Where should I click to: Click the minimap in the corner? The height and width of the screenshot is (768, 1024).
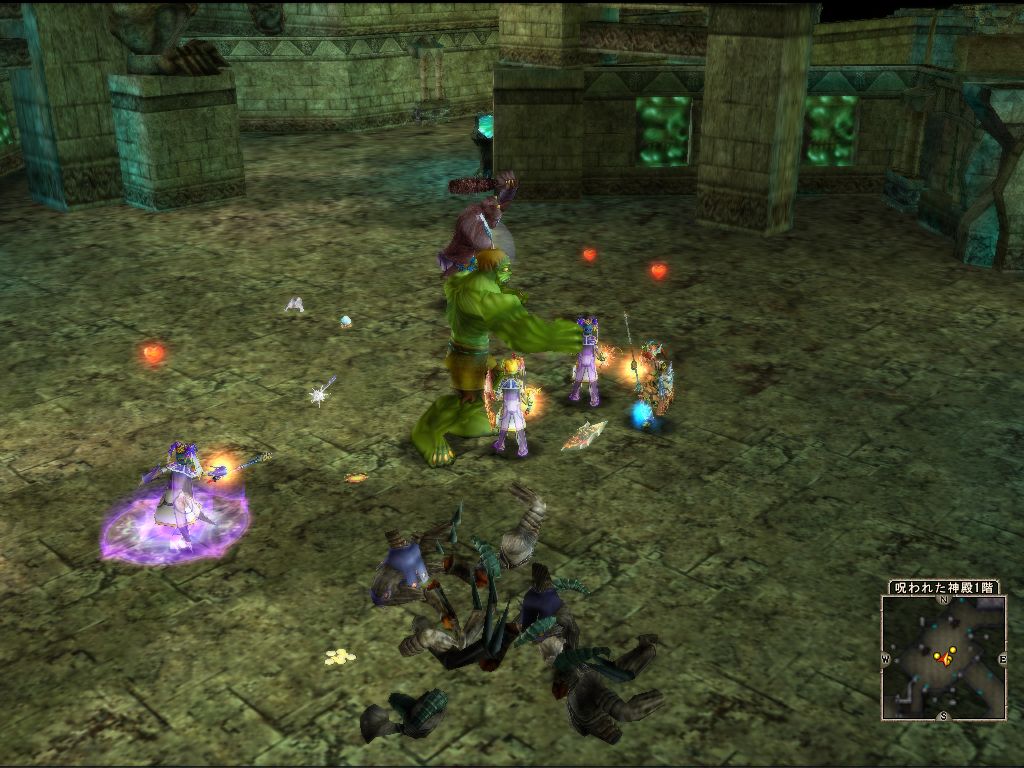[x=943, y=657]
